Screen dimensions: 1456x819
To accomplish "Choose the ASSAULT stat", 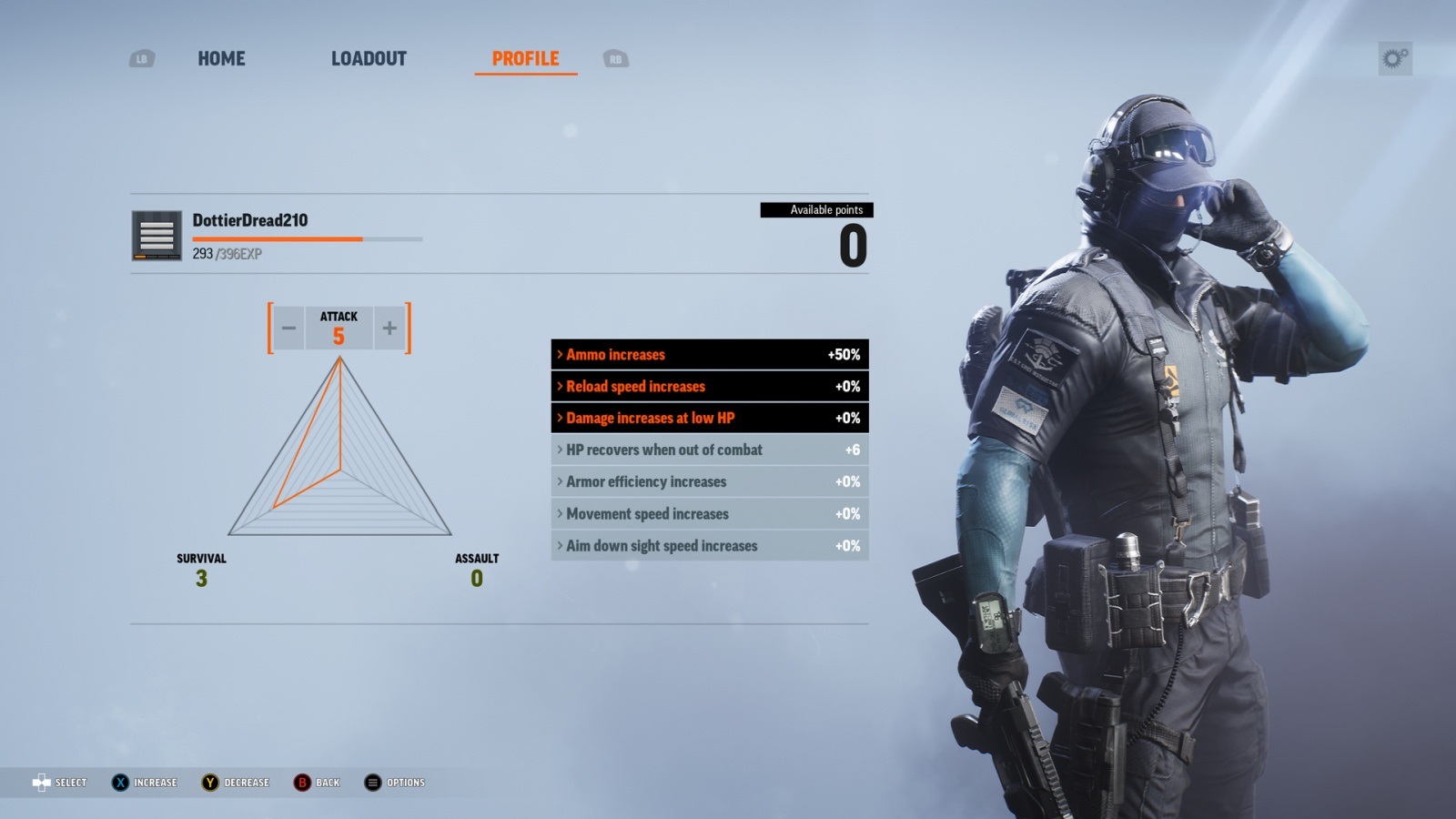I will coord(476,570).
